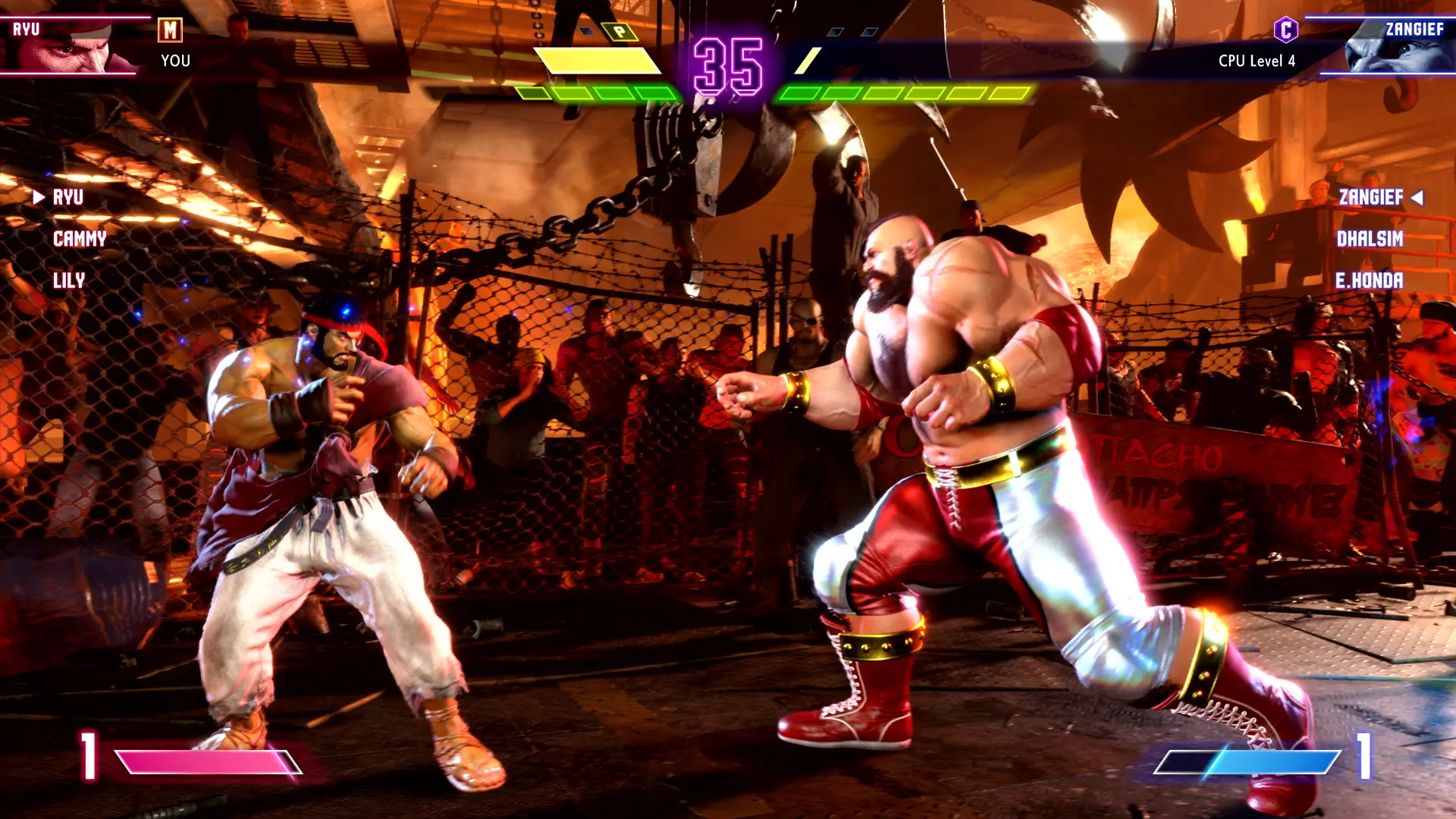This screenshot has width=1456, height=819.
Task: Select RYU from the left character list
Action: click(x=68, y=198)
